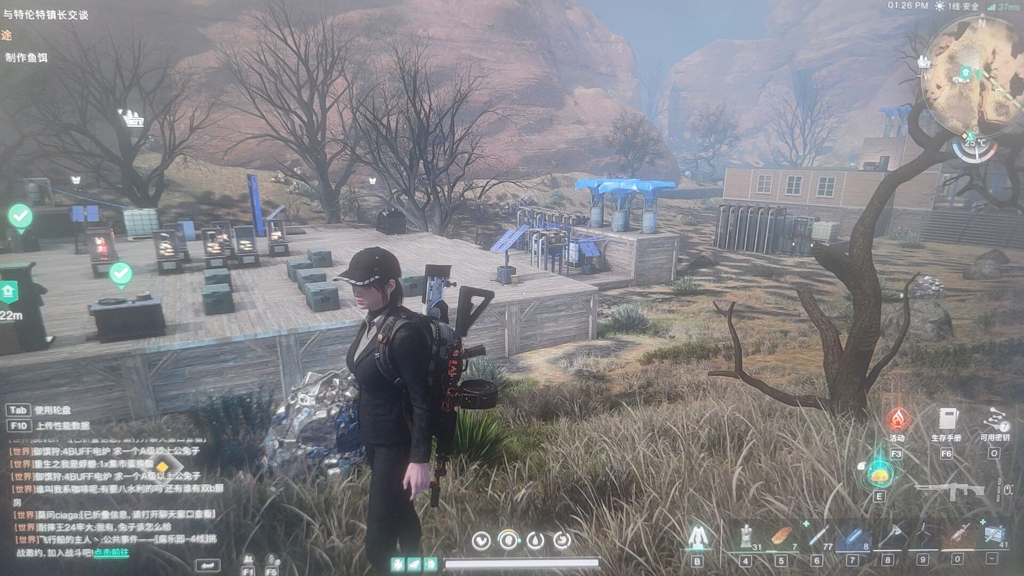Select the sack item with 31 count
This screenshot has height=576, width=1024.
746,537
